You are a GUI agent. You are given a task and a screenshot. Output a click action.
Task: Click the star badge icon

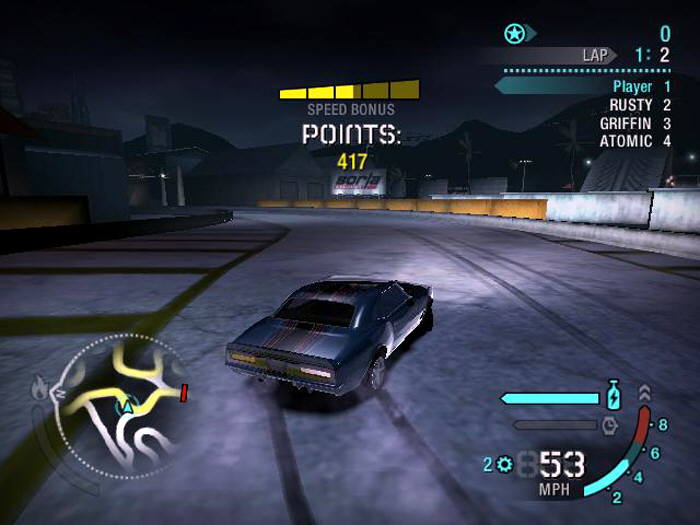pos(514,34)
